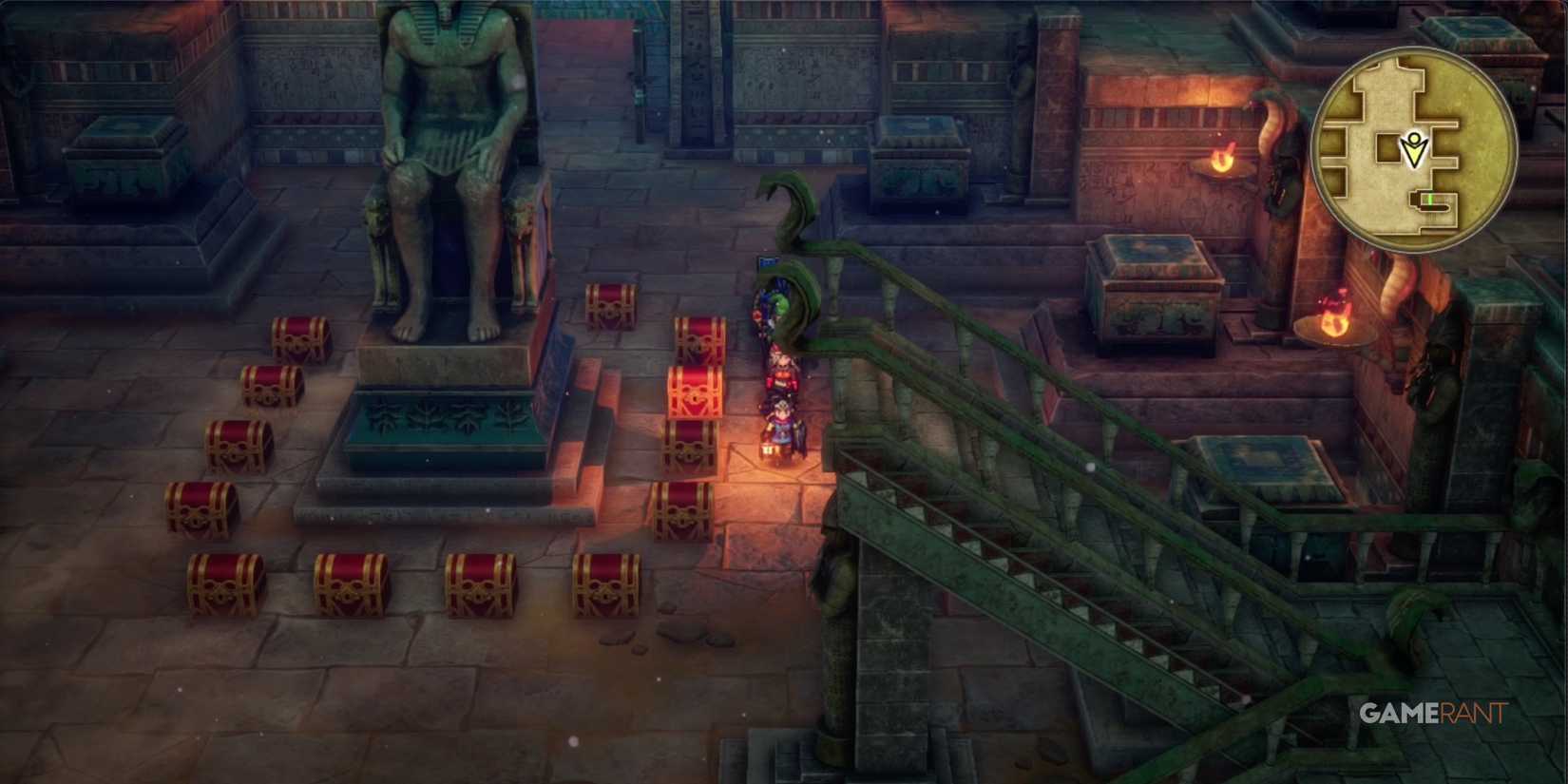The image size is (1568, 784).
Task: Click the green slime-like creature near the railing
Action: (x=779, y=301)
